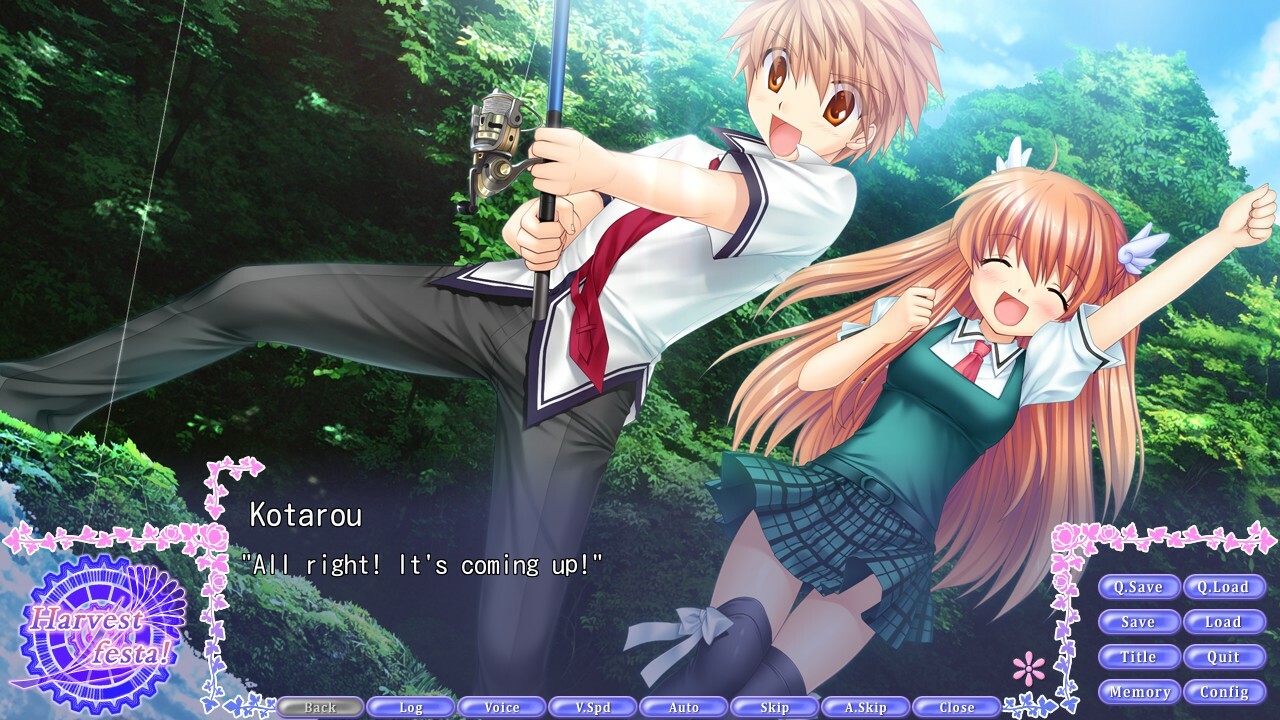Adjust the voice speed with V.Spd
The height and width of the screenshot is (720, 1280).
[x=593, y=706]
